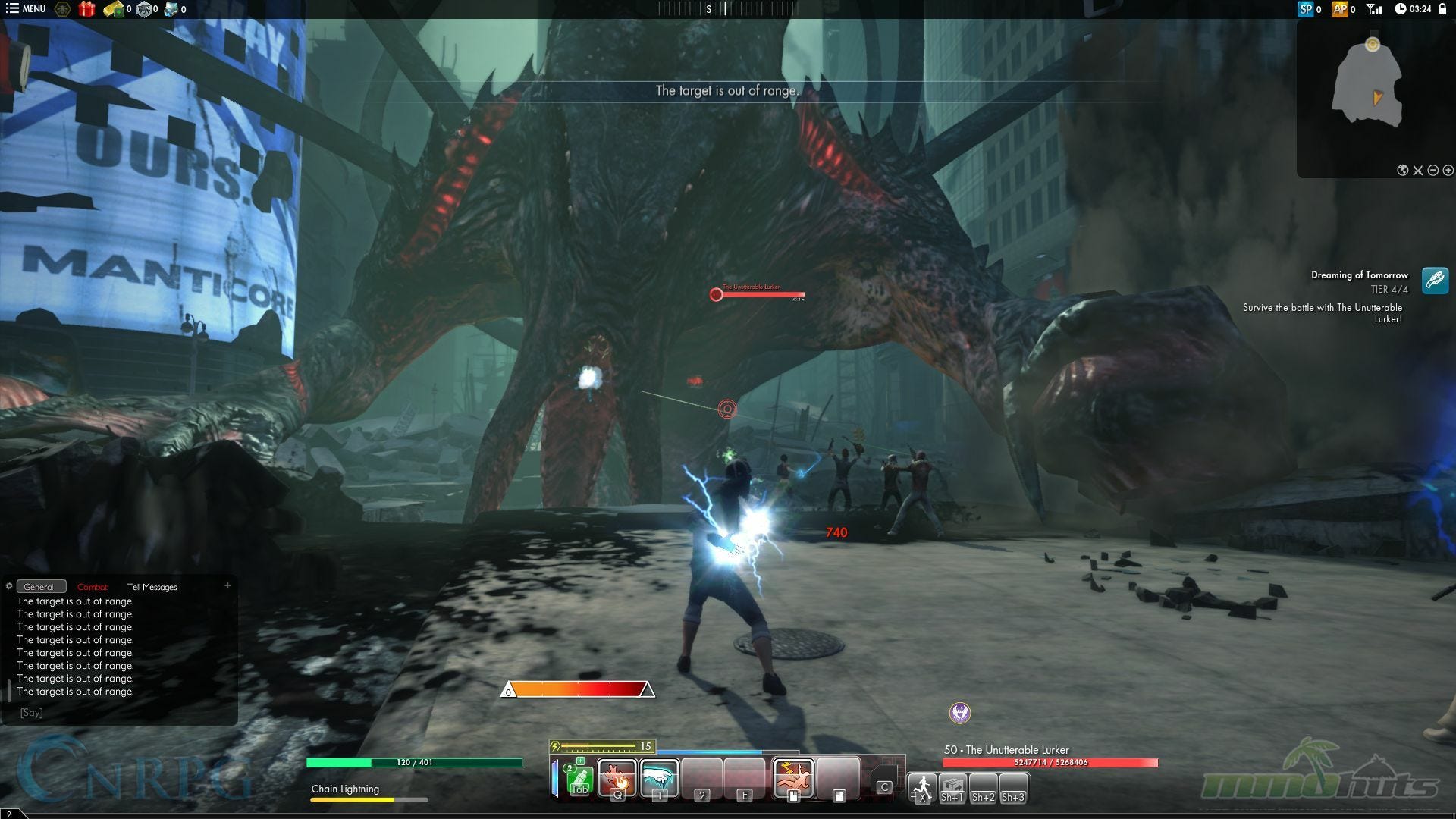This screenshot has height=819, width=1456.
Task: Select the Dreaming of Tomorrow mission tracker icon
Action: tap(1435, 281)
